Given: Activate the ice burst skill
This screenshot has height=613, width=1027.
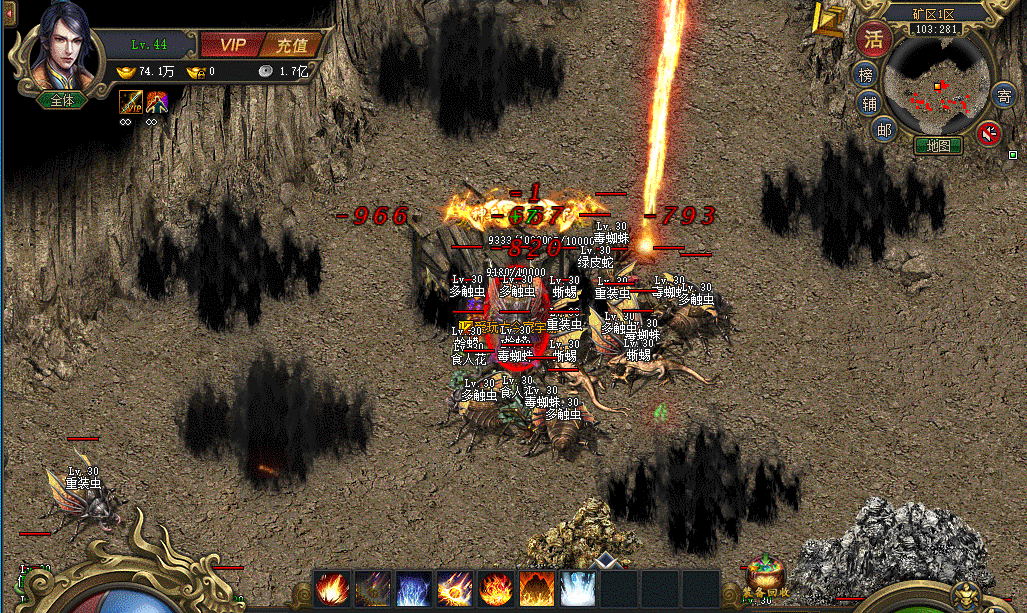Looking at the screenshot, I should 577,589.
